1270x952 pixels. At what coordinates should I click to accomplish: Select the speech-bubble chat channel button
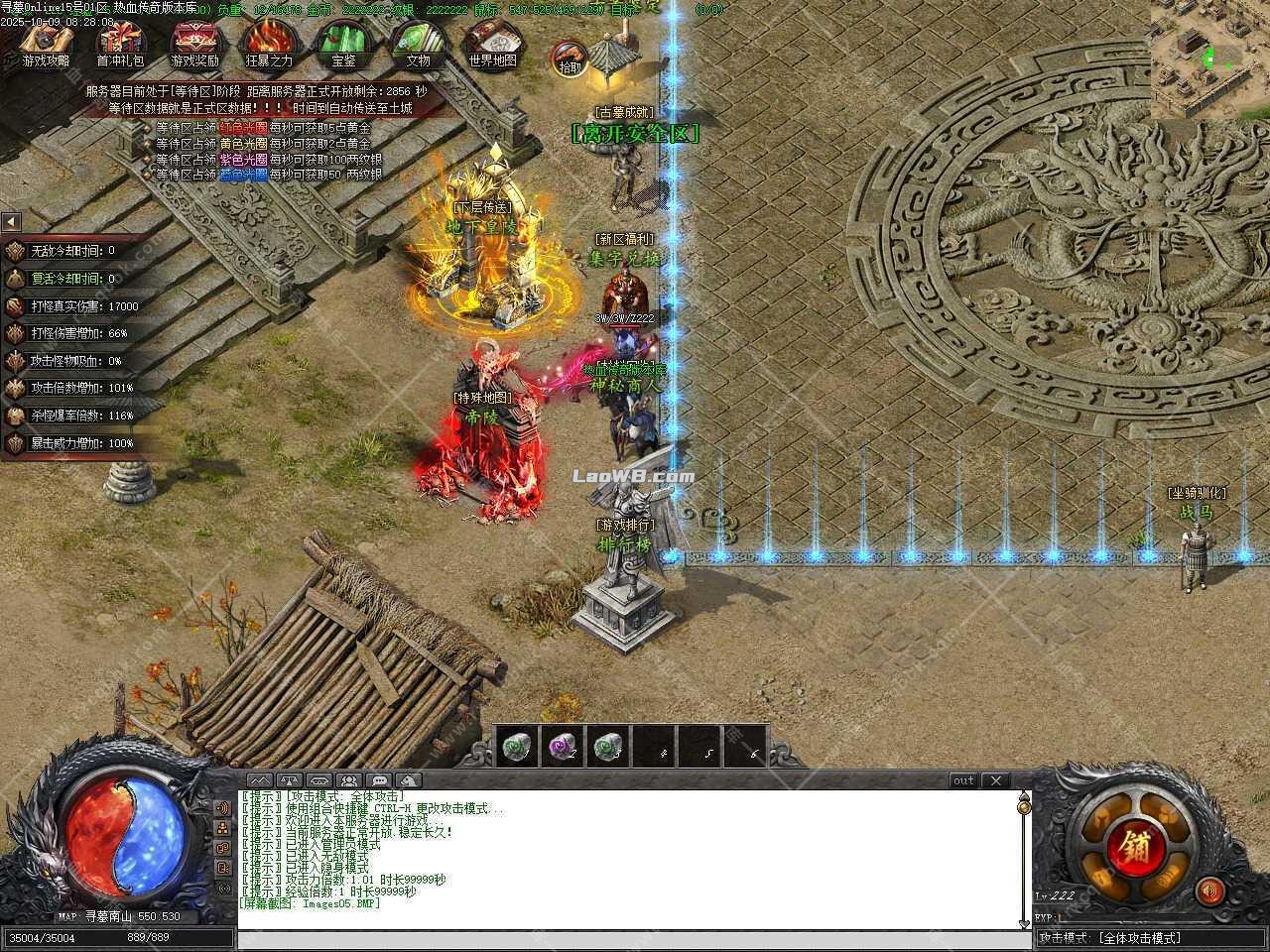[379, 780]
